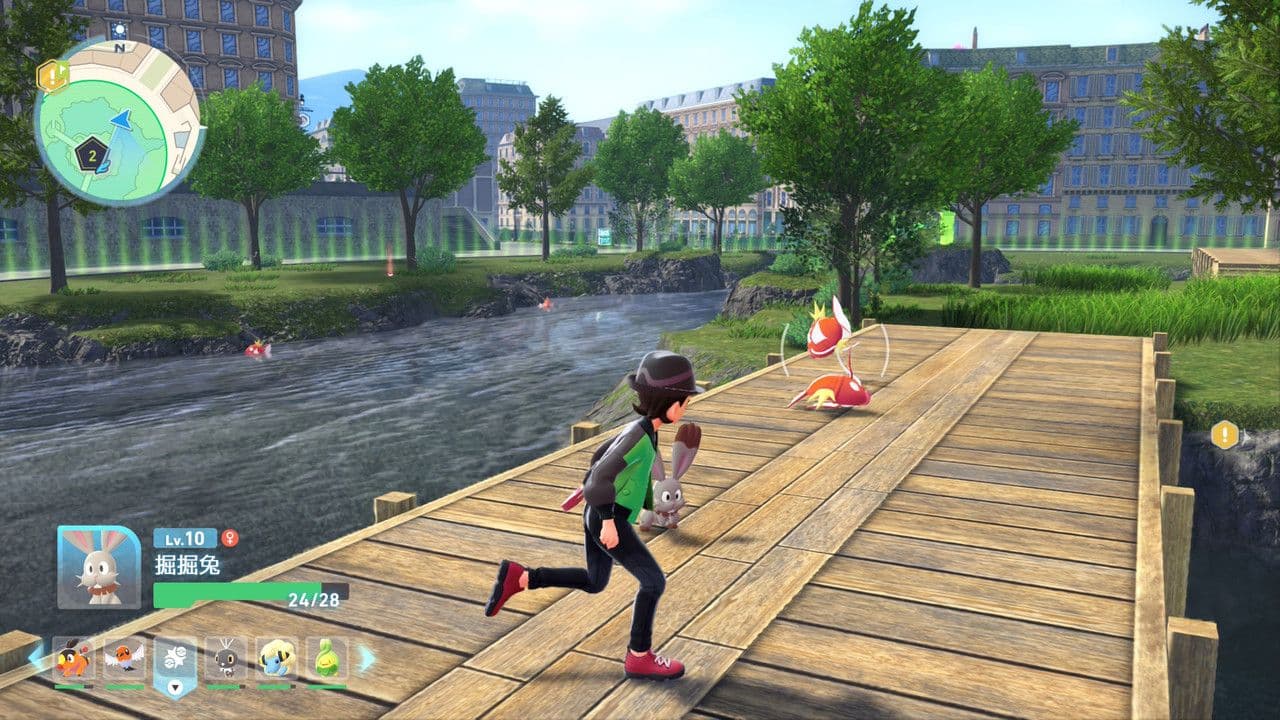Open the circular minimap

[x=119, y=123]
